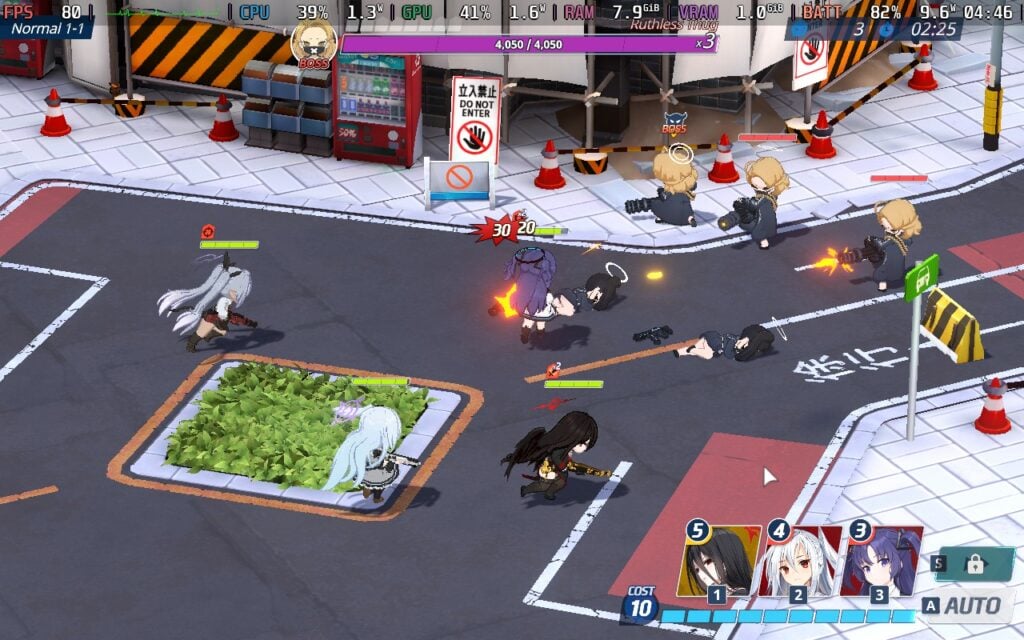Toggle AUTO battle mode

(x=962, y=605)
